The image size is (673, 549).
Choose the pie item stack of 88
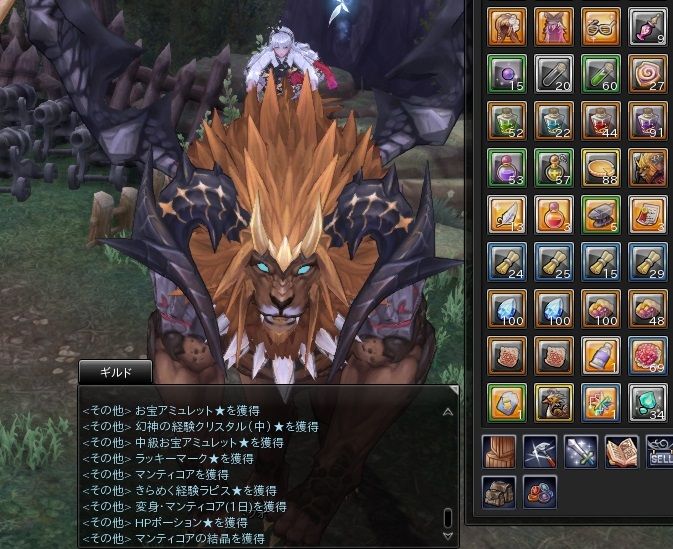click(x=600, y=167)
